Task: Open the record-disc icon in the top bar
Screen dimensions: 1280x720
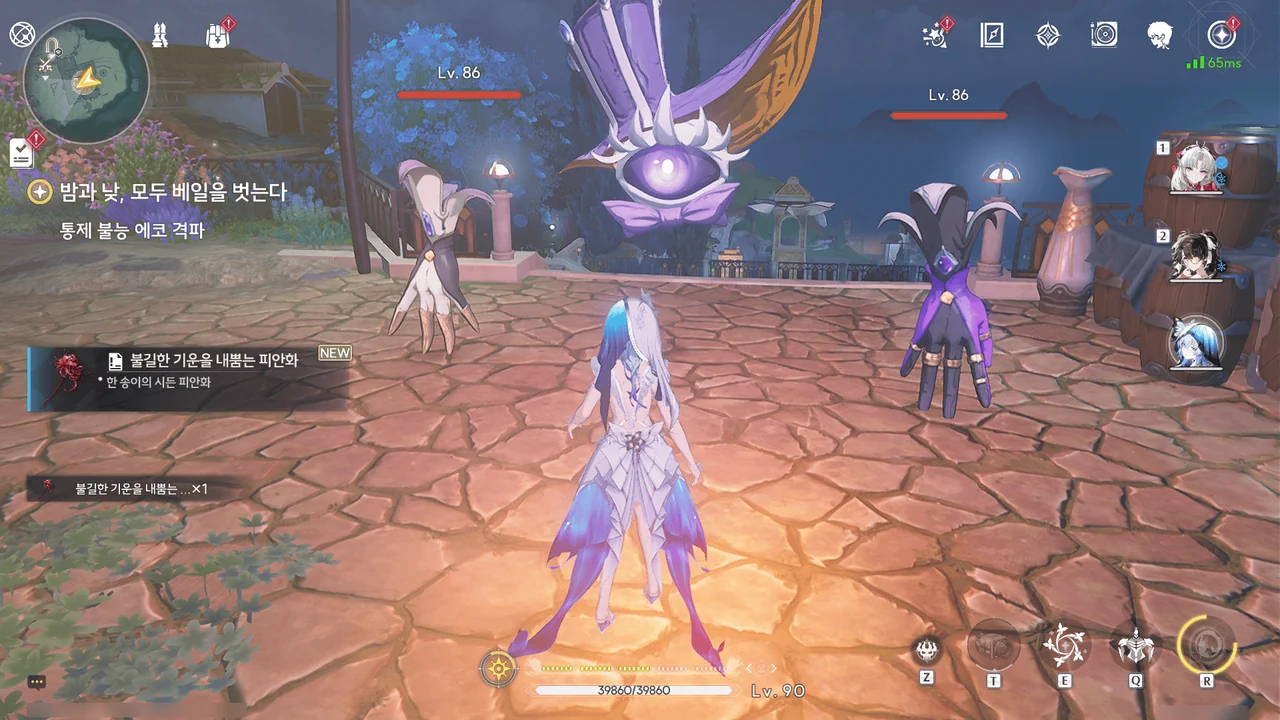Action: click(1104, 36)
